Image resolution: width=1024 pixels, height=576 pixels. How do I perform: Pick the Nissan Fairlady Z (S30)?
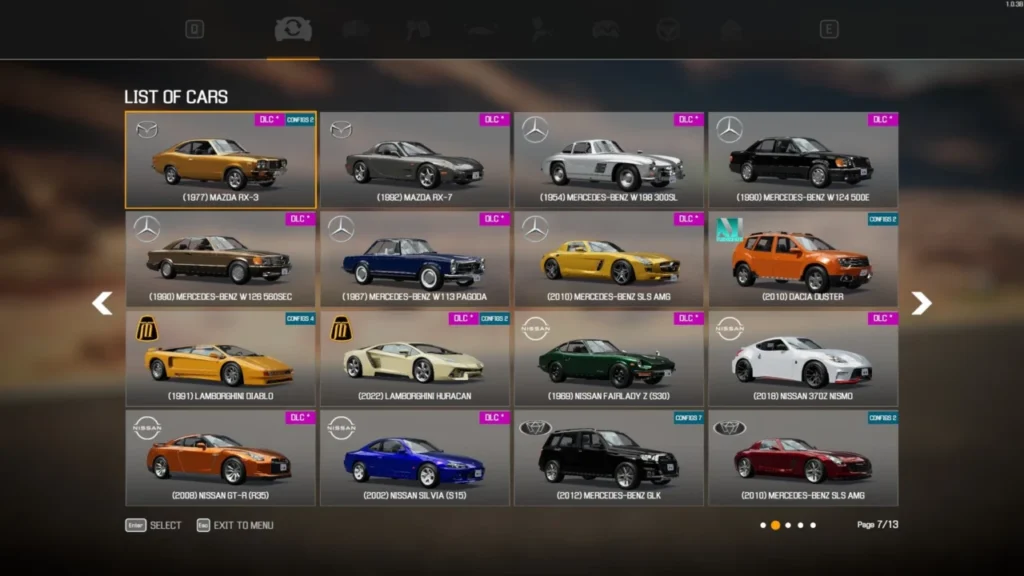coord(609,358)
